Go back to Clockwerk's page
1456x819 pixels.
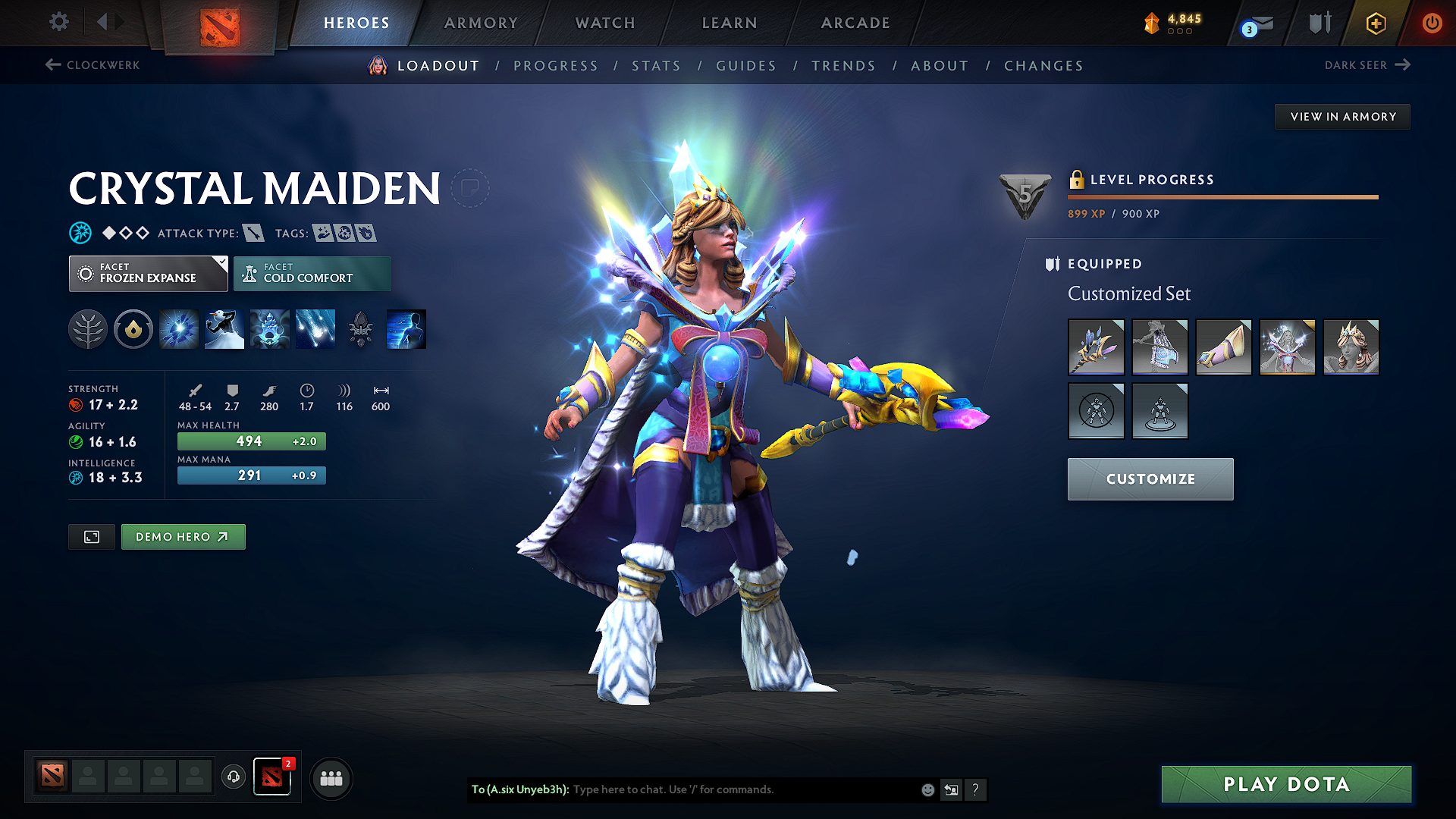[92, 65]
